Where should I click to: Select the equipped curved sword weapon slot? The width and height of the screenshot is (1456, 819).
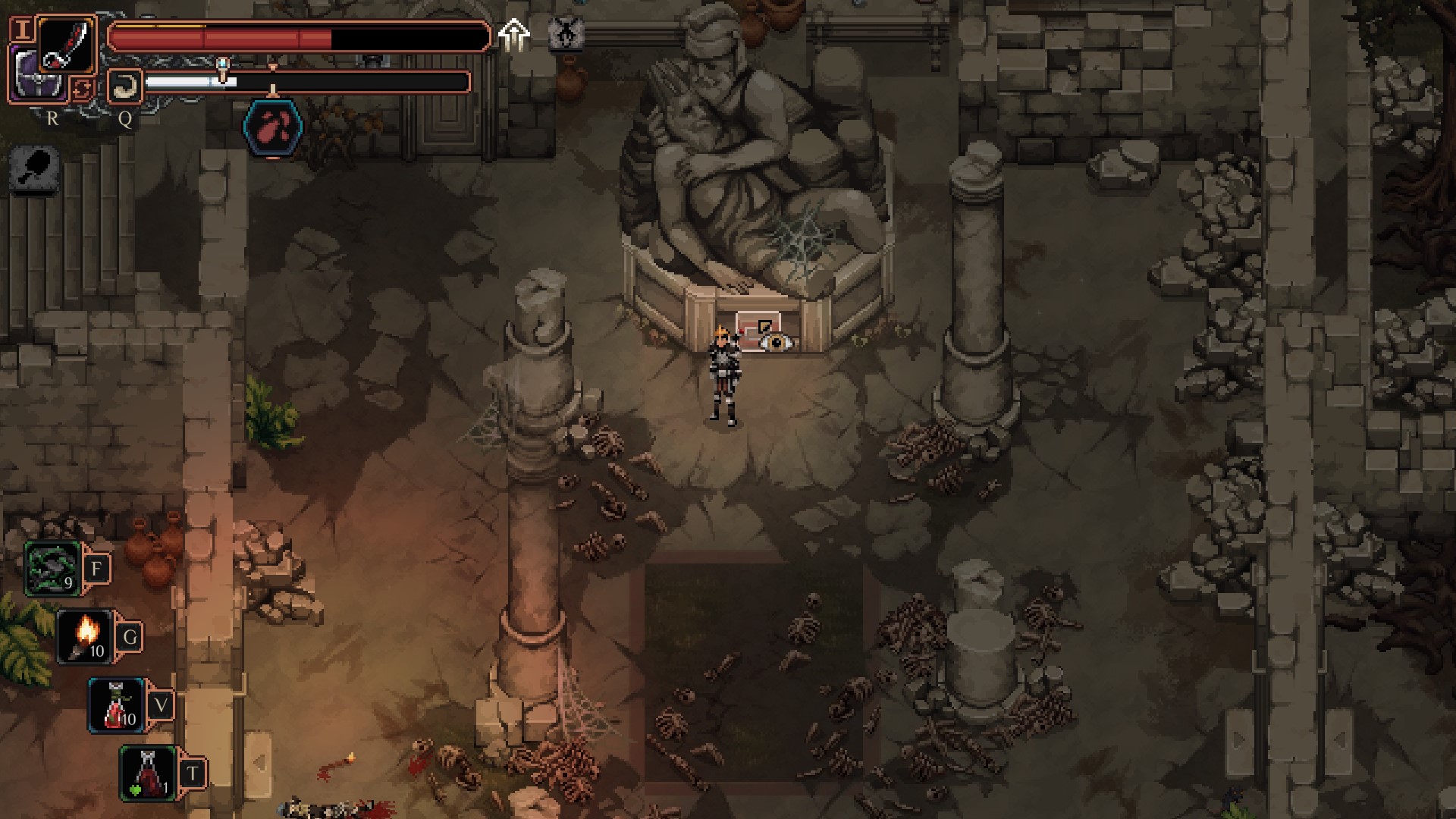67,44
